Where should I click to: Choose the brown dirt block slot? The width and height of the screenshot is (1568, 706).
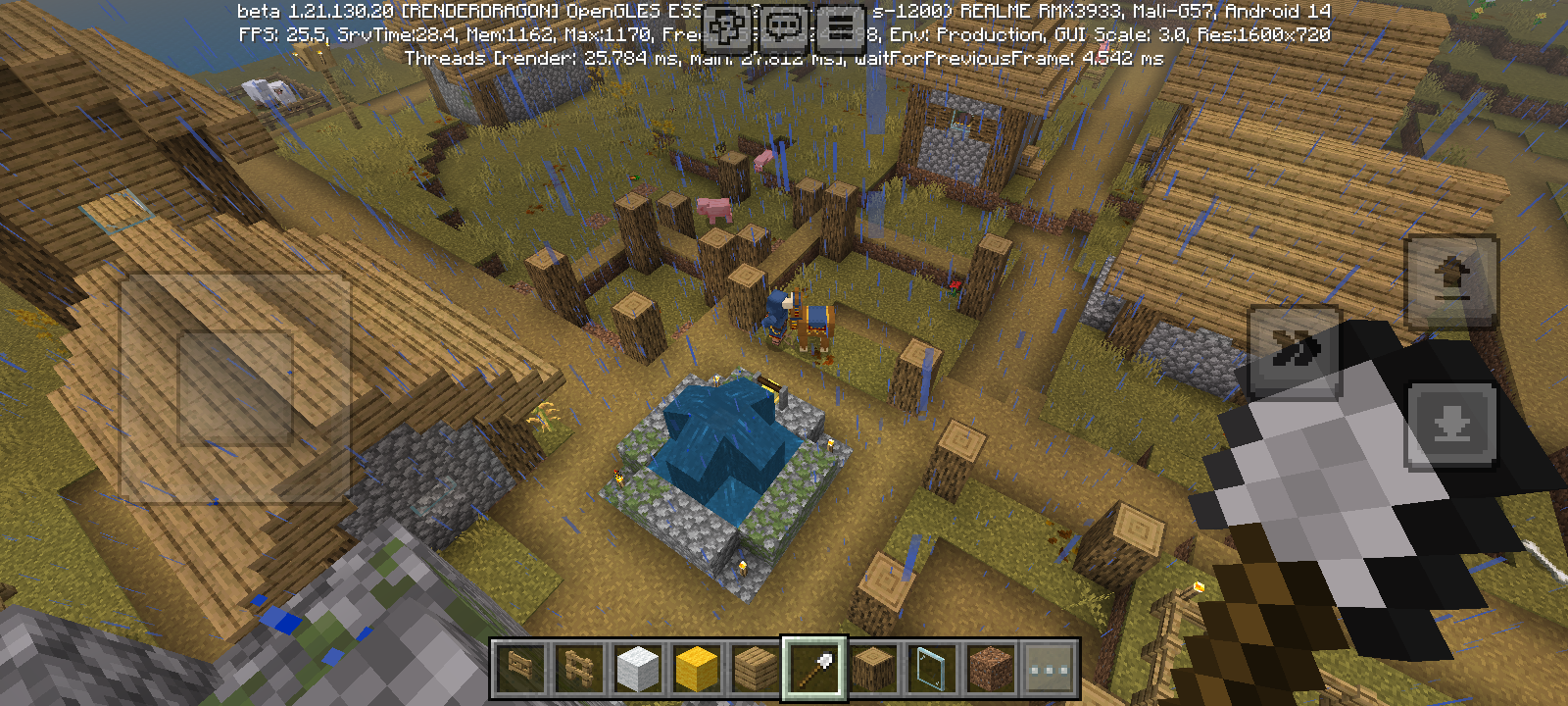991,669
